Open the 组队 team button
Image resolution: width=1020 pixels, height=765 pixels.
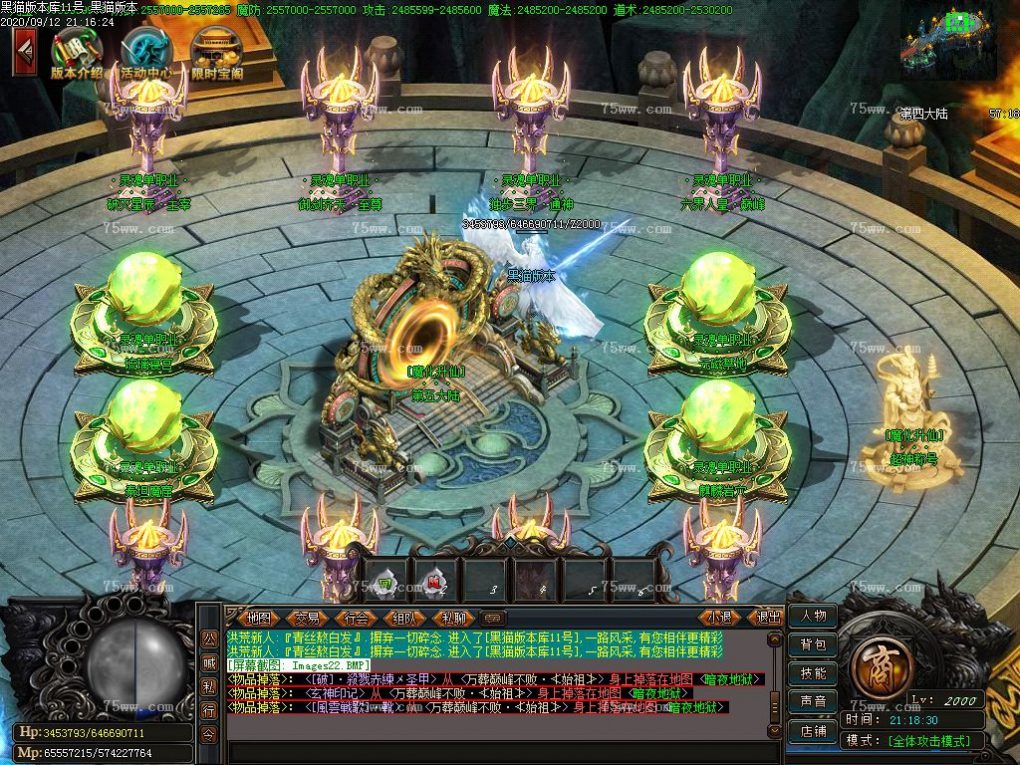coord(405,618)
